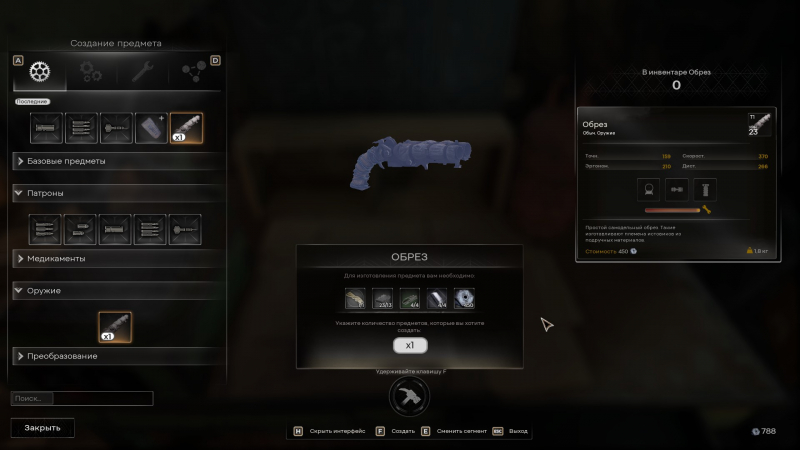Inspect the 23/13 material ingredient
This screenshot has height=450, width=800.
(x=383, y=298)
